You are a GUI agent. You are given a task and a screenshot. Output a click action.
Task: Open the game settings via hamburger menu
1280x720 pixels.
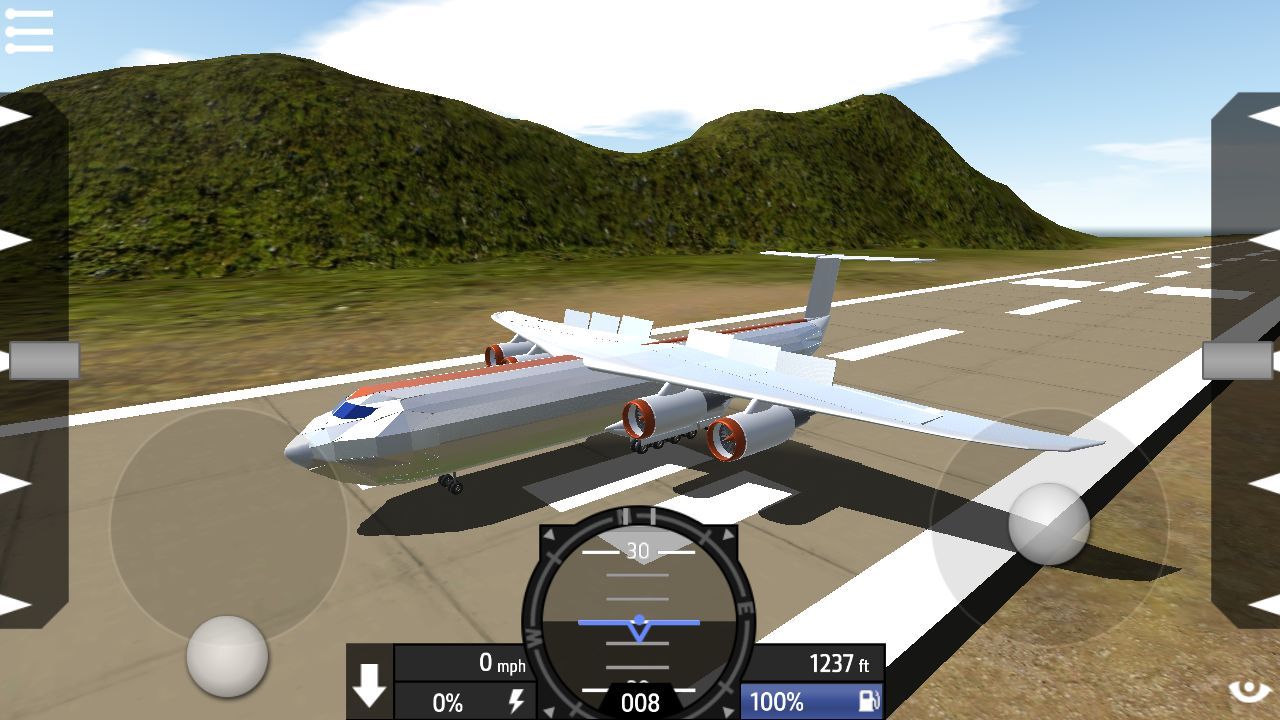point(30,28)
